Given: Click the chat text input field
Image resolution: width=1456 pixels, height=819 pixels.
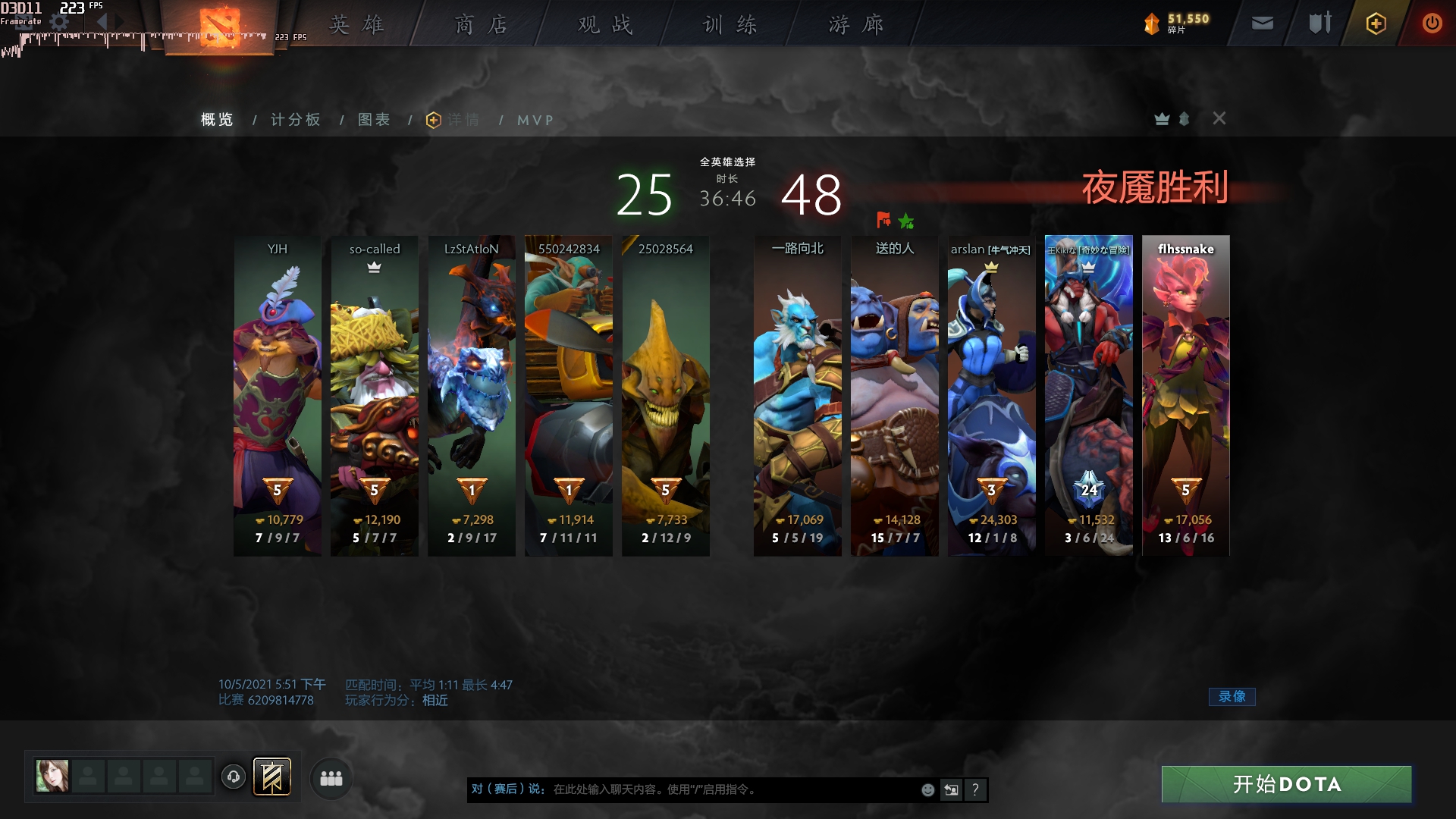Looking at the screenshot, I should [728, 789].
